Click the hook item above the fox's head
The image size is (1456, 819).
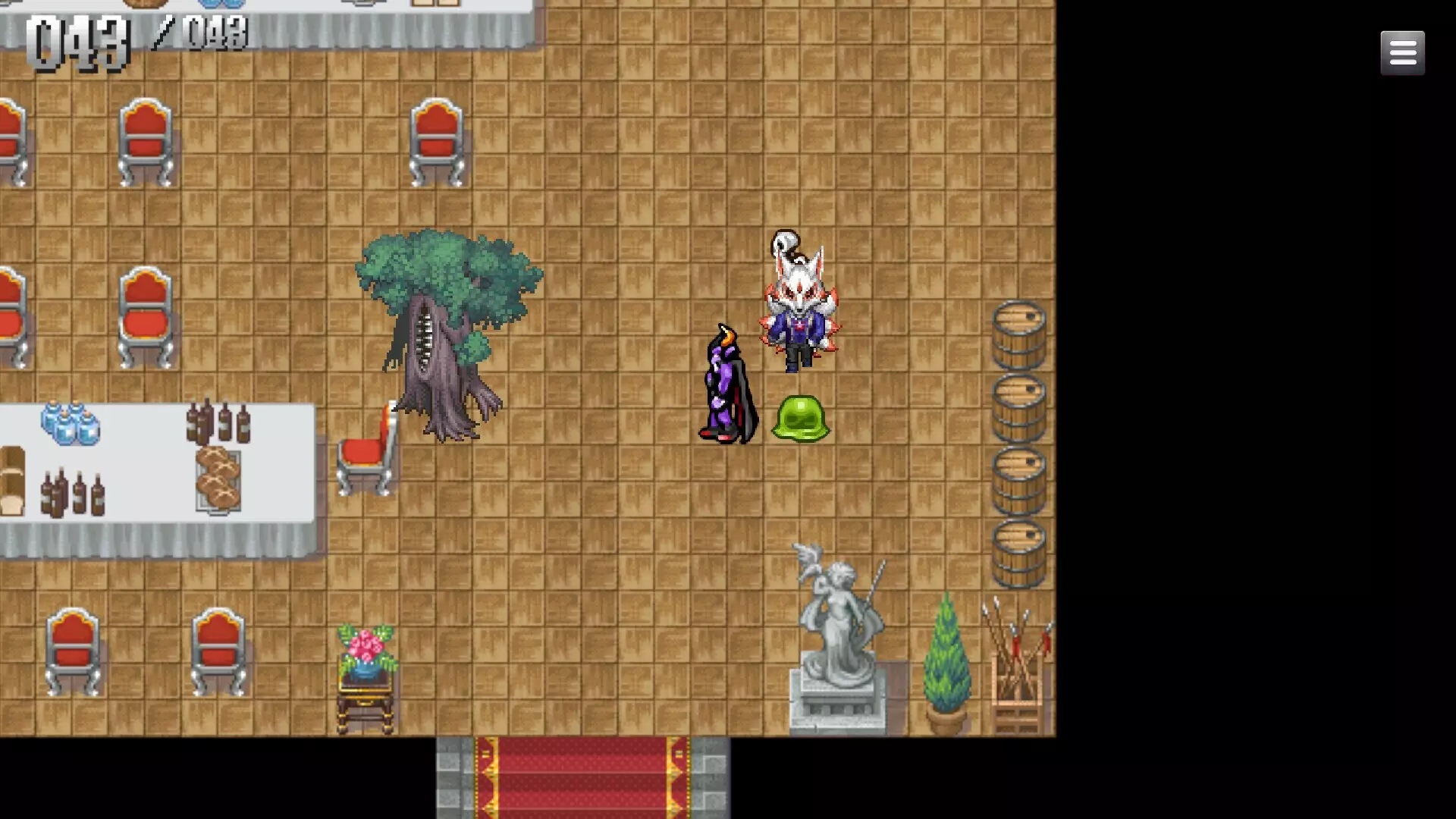[x=785, y=243]
